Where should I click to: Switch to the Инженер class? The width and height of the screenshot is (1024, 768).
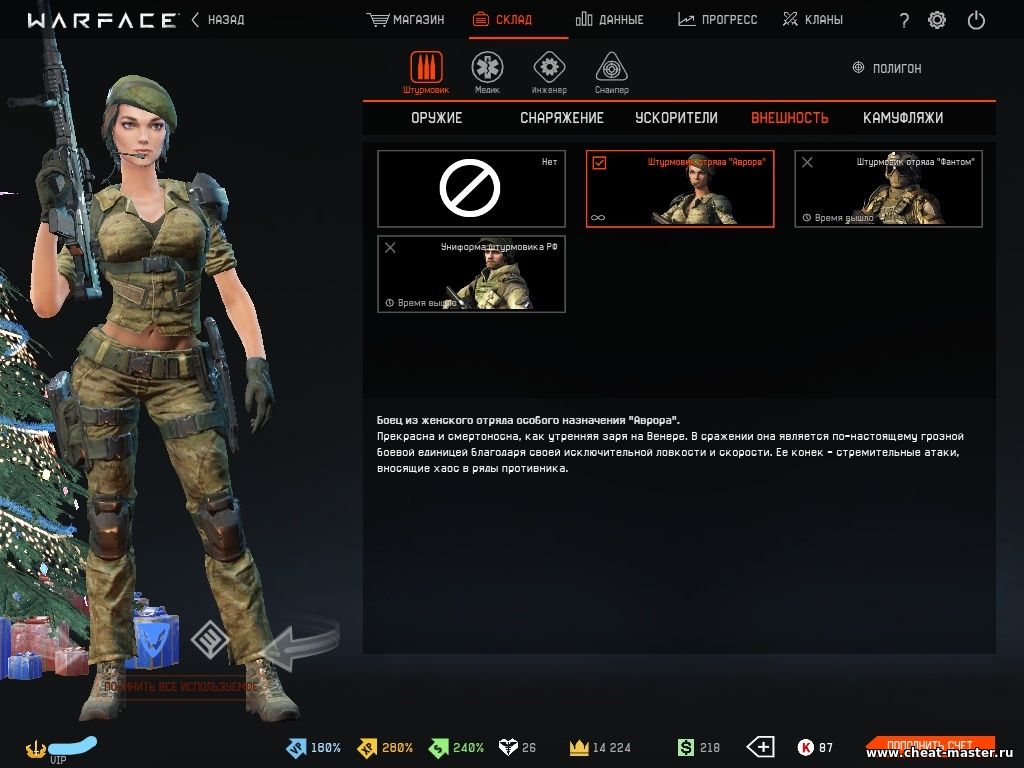(548, 72)
